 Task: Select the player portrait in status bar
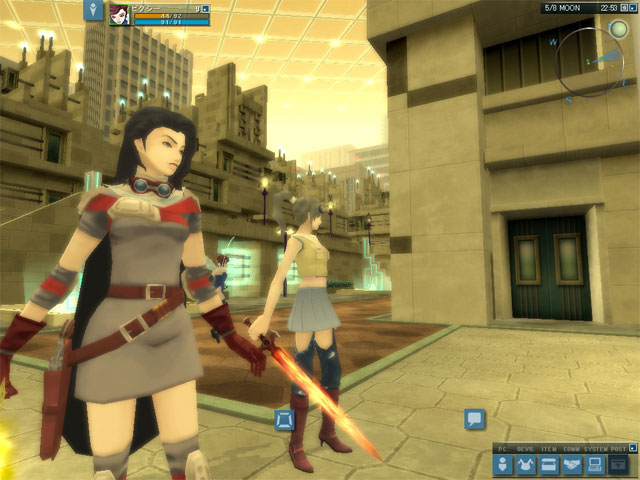pos(119,14)
